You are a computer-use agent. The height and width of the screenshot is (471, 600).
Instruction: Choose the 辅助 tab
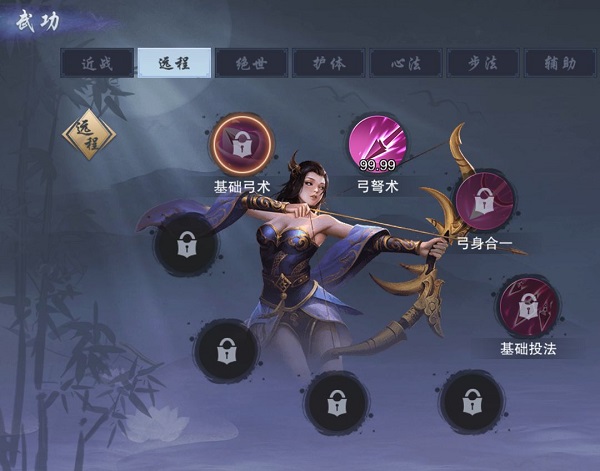coord(559,63)
